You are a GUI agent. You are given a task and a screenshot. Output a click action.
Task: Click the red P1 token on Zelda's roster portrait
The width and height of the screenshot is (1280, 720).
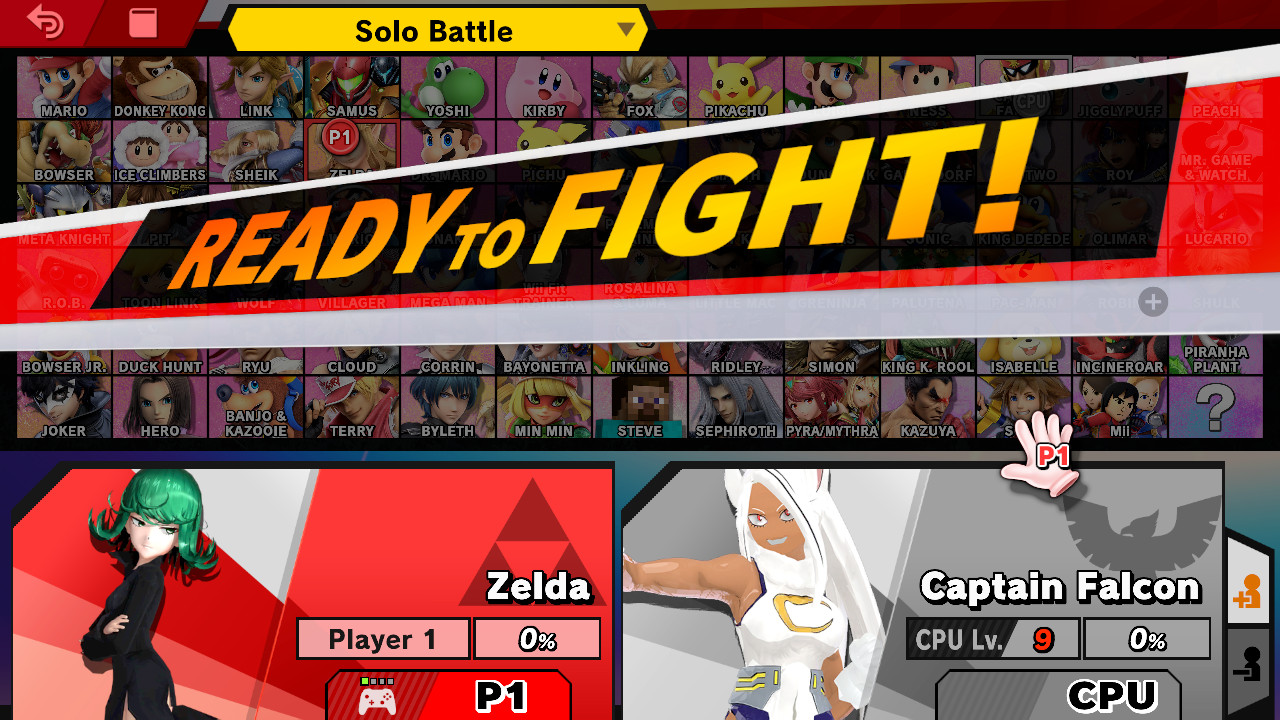click(x=340, y=140)
